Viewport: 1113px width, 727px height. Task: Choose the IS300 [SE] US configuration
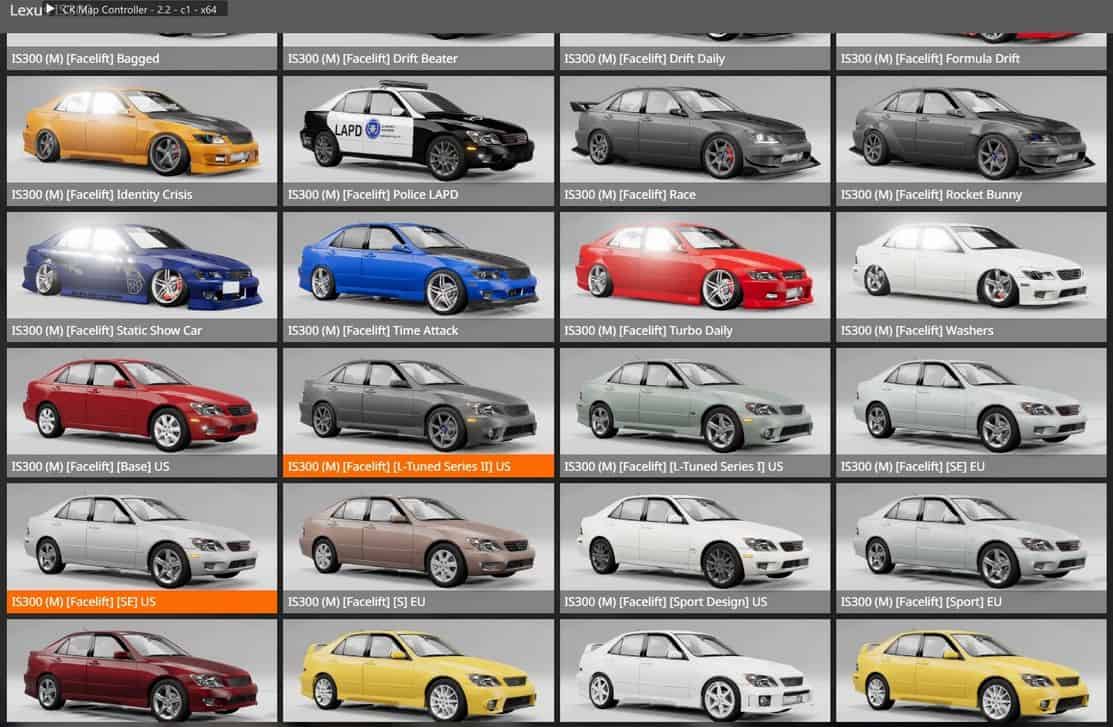coord(142,538)
